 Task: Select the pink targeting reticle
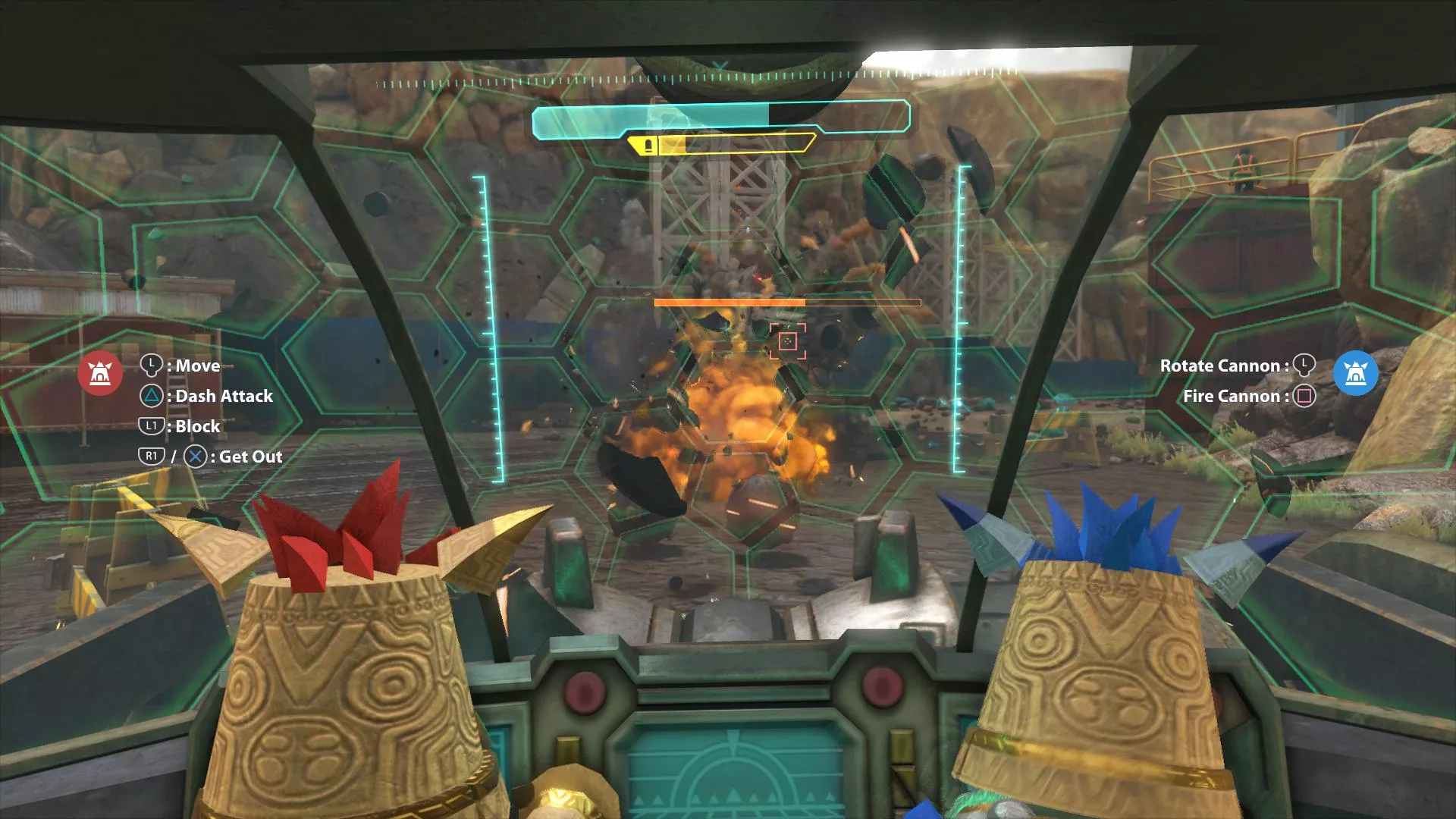789,341
